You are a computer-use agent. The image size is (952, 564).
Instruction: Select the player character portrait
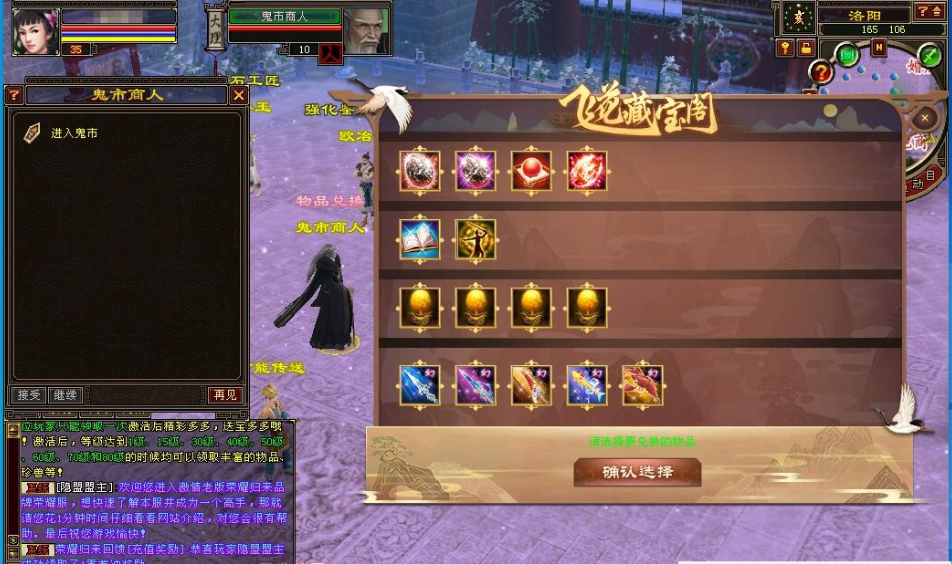point(35,31)
